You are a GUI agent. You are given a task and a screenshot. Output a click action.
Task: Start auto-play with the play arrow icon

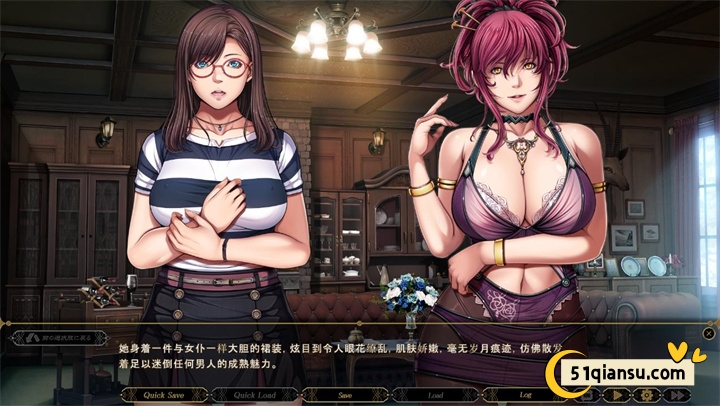tap(616, 395)
